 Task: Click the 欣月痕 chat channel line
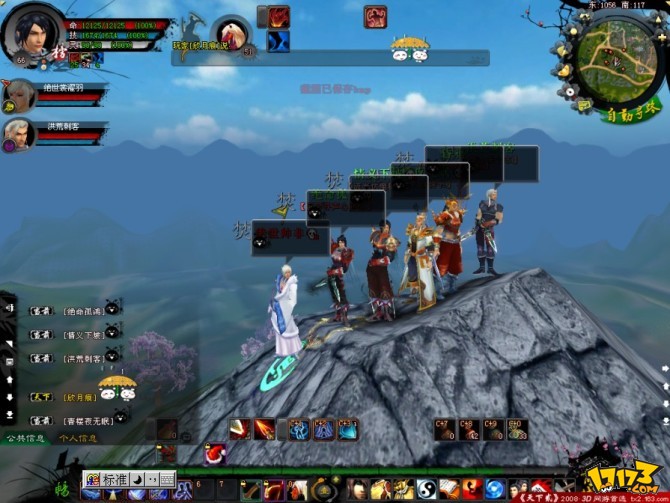[x=77, y=397]
